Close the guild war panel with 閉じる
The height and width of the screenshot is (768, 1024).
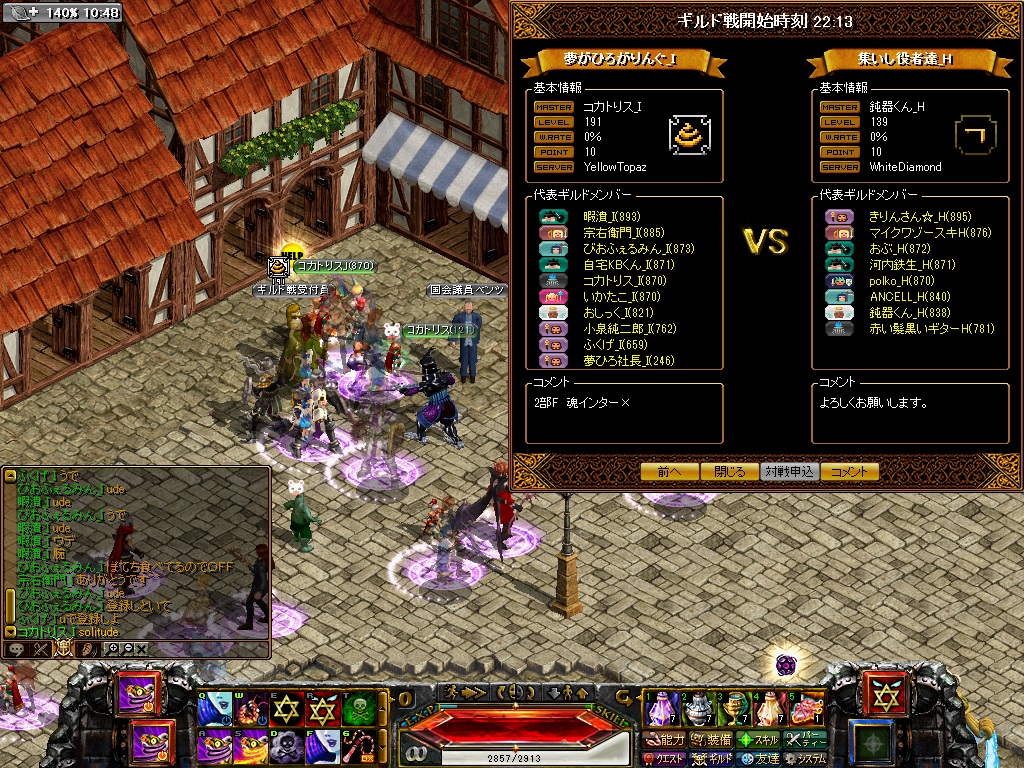click(729, 472)
